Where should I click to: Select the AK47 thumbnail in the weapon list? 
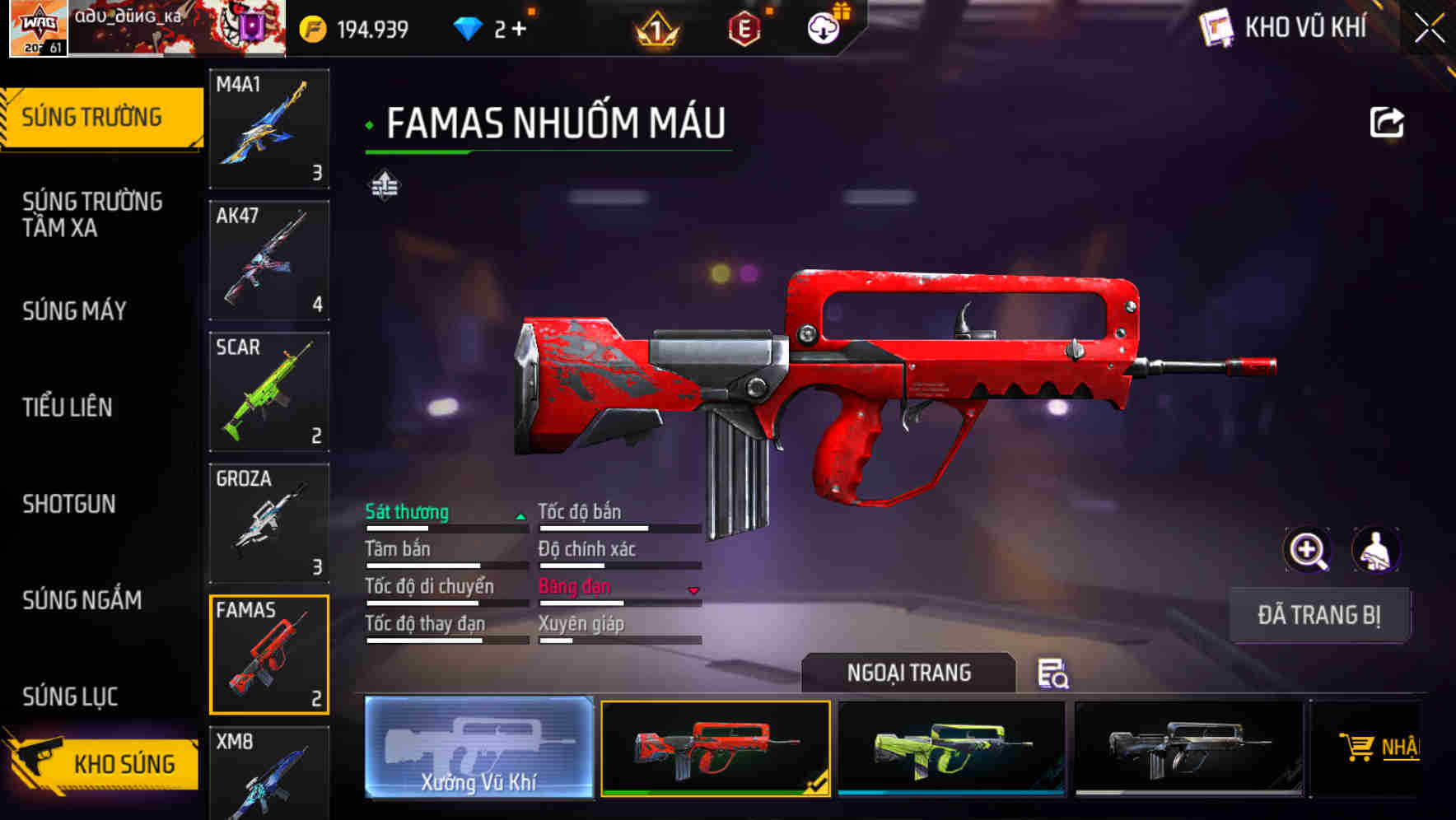(269, 259)
